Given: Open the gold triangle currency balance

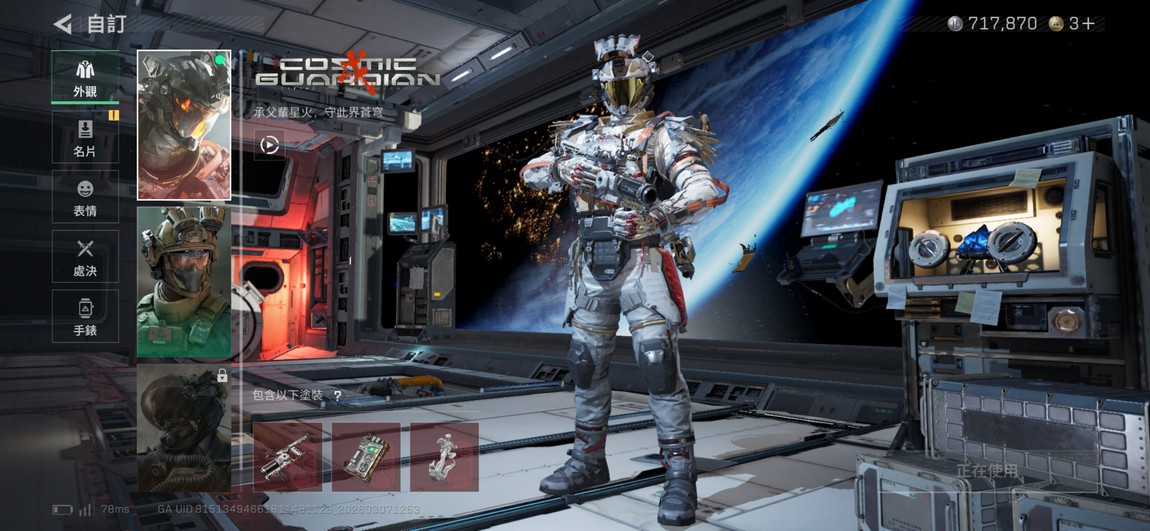Looking at the screenshot, I should point(1072,23).
